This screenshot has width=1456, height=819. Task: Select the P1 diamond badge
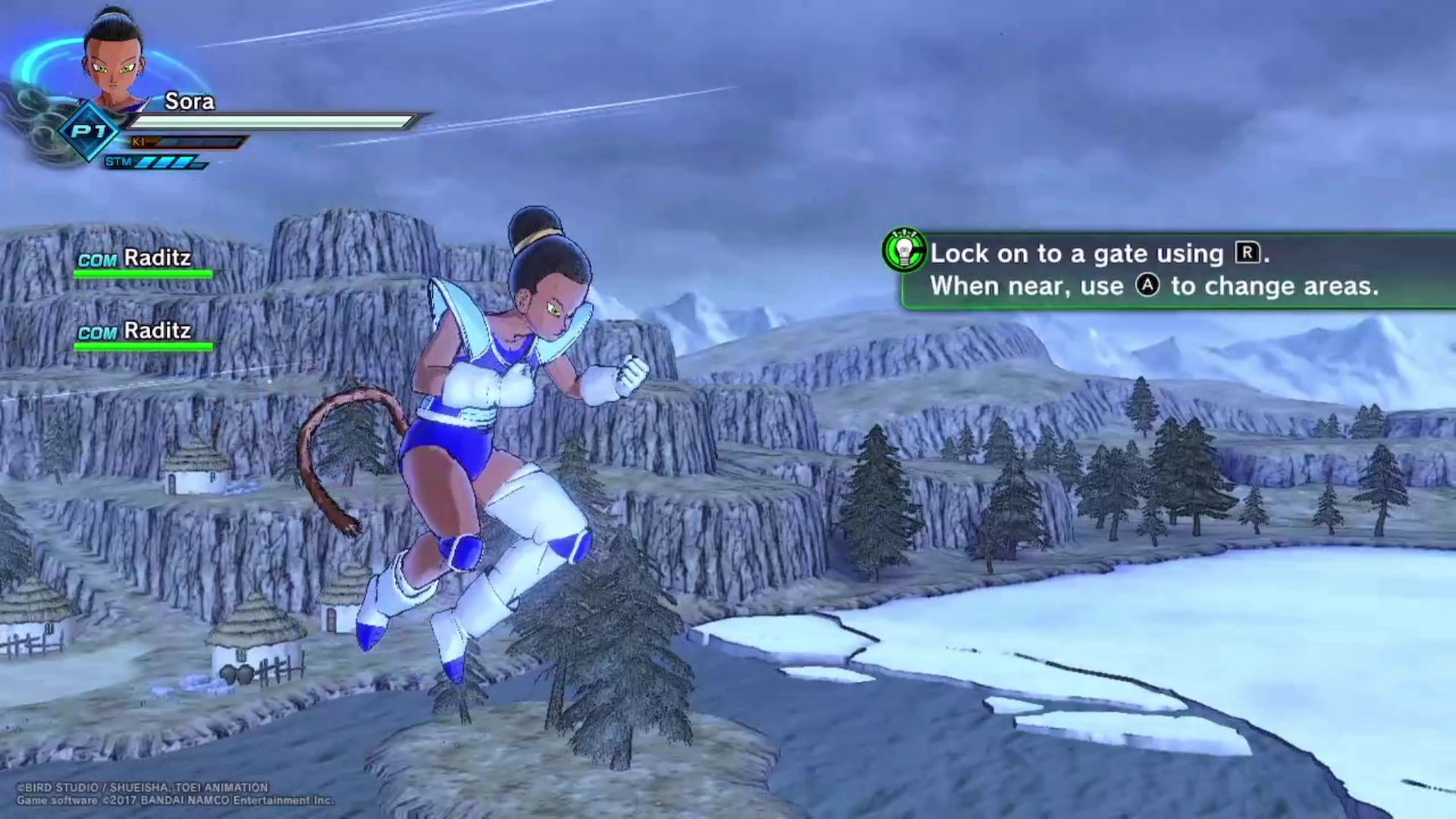(x=89, y=132)
